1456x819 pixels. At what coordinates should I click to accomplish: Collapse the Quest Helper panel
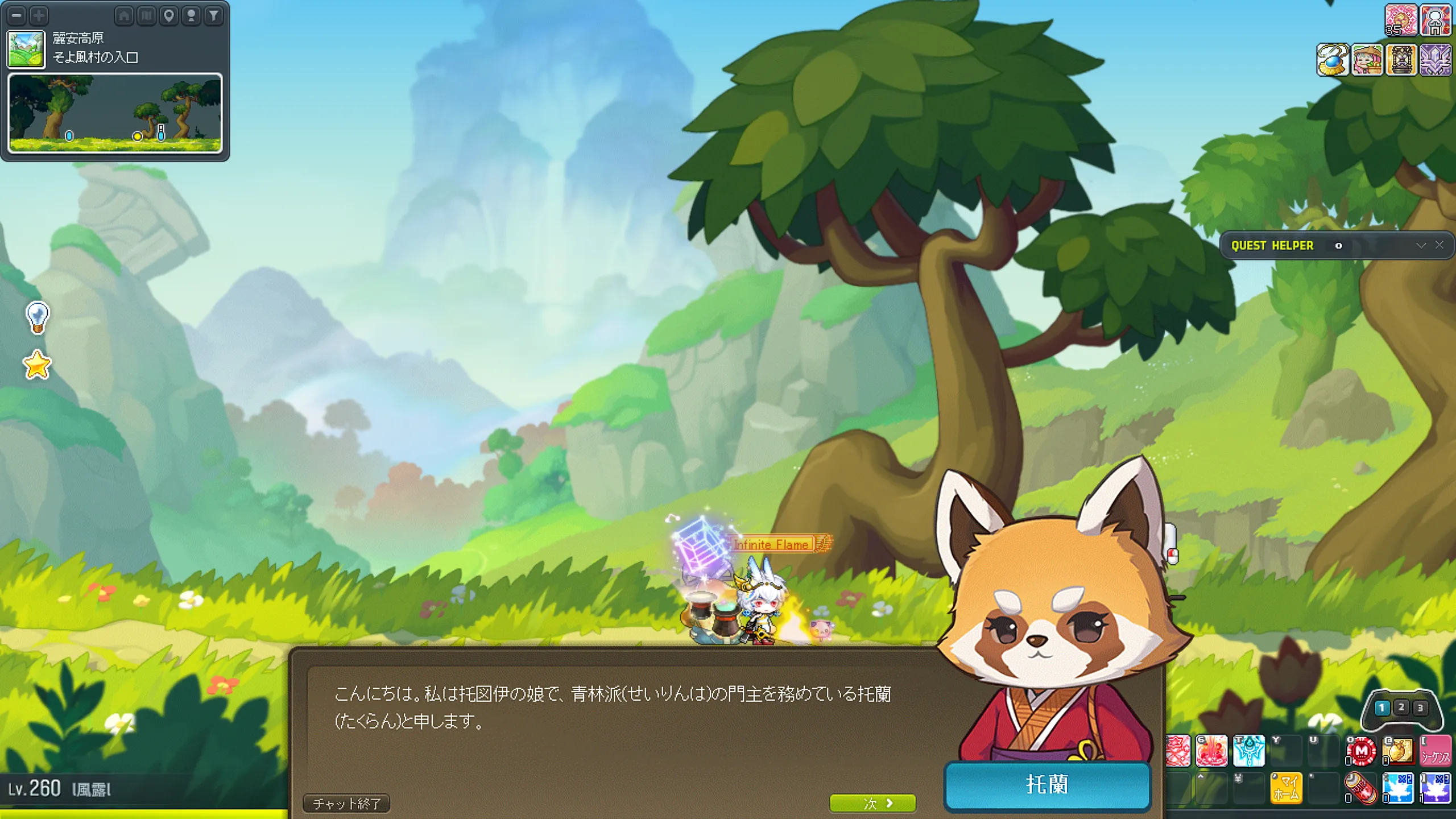(x=1421, y=246)
